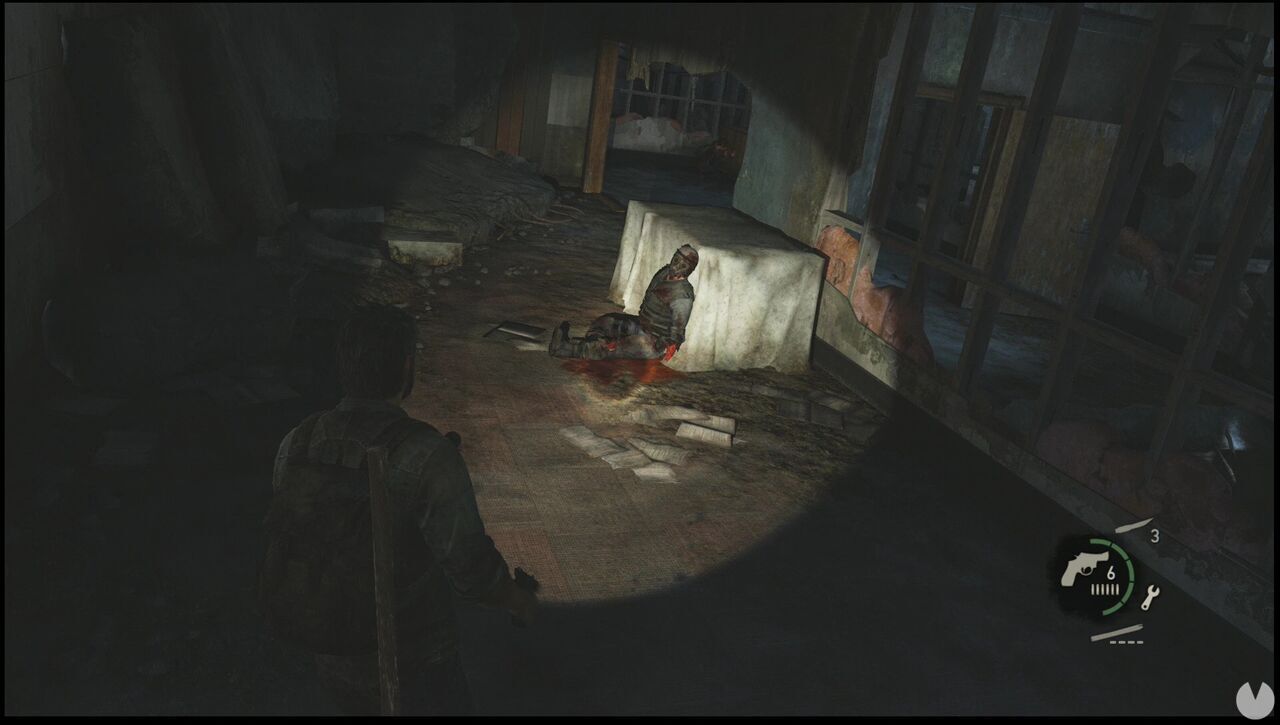Click the shiv count number 3

(1156, 535)
